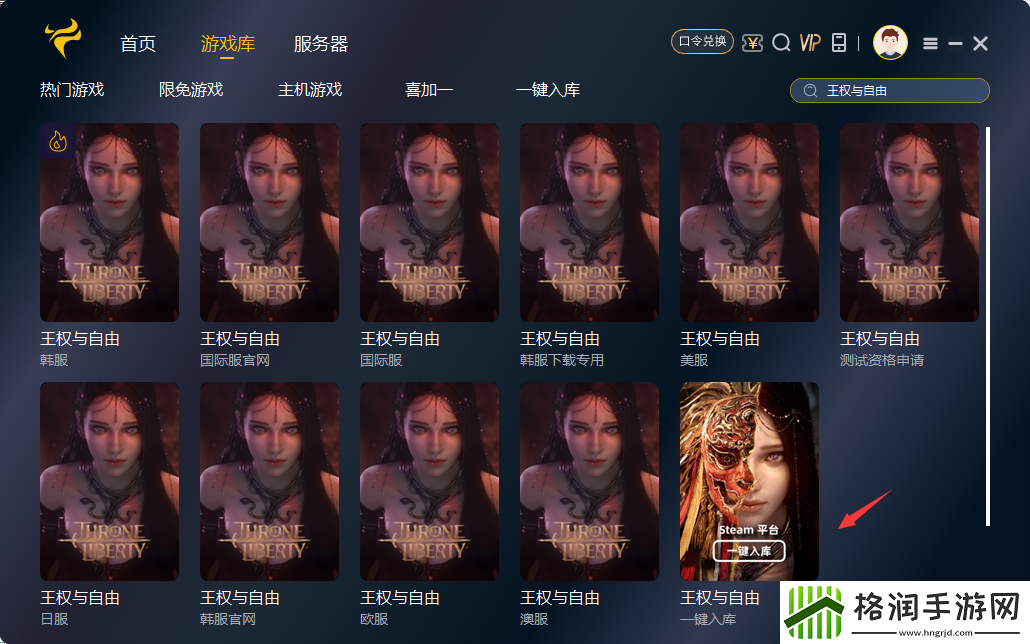Select the 热门游戏 category
The height and width of the screenshot is (644, 1030).
point(72,90)
